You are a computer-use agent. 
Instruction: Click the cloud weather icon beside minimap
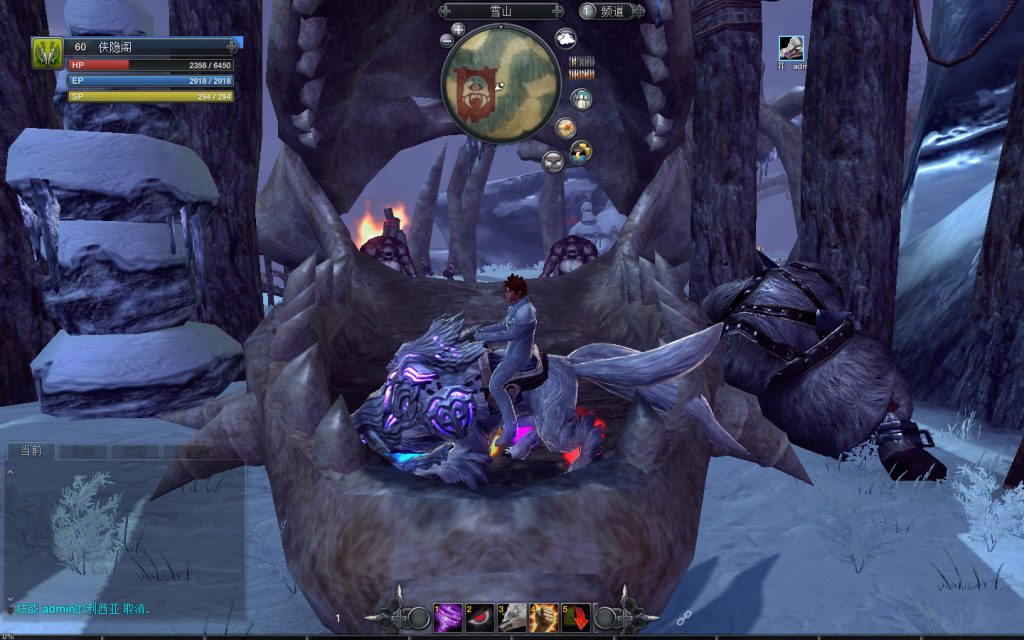pyautogui.click(x=566, y=38)
